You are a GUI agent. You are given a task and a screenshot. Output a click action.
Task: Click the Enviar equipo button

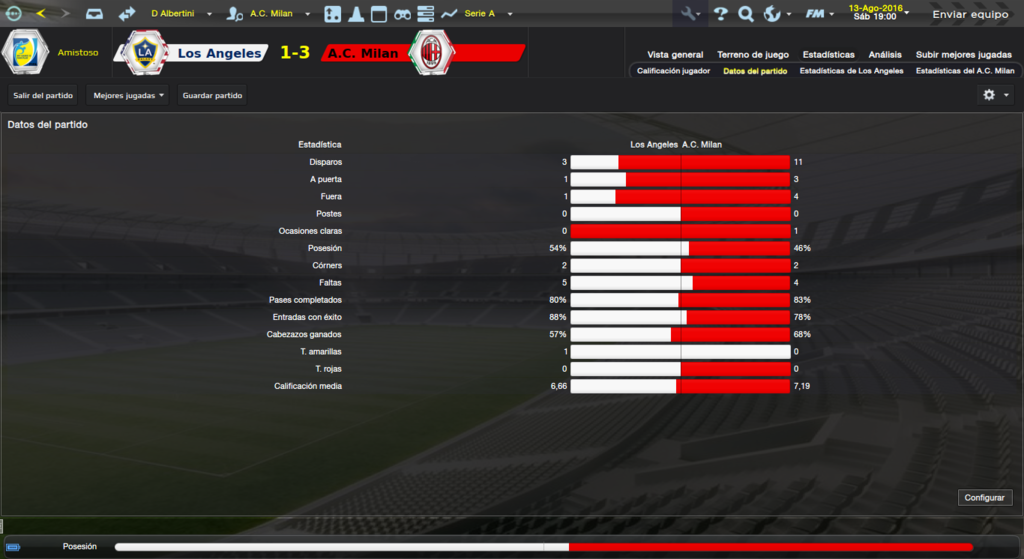(x=968, y=14)
